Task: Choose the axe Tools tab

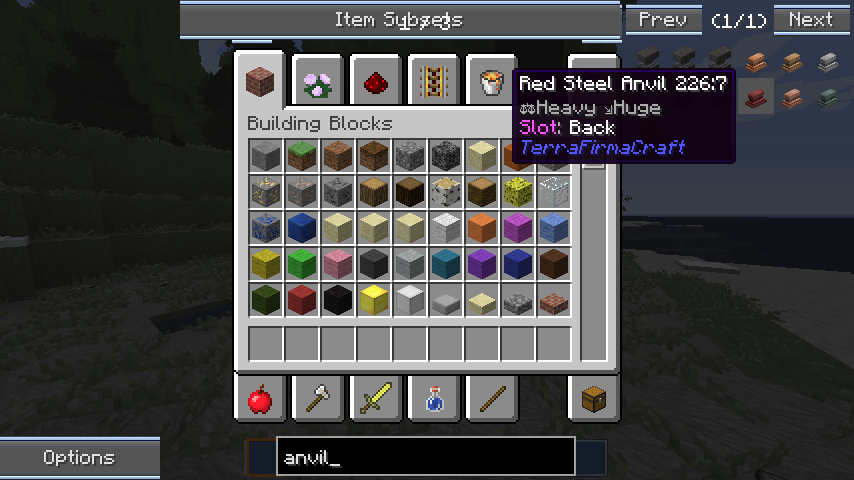Action: (x=318, y=401)
